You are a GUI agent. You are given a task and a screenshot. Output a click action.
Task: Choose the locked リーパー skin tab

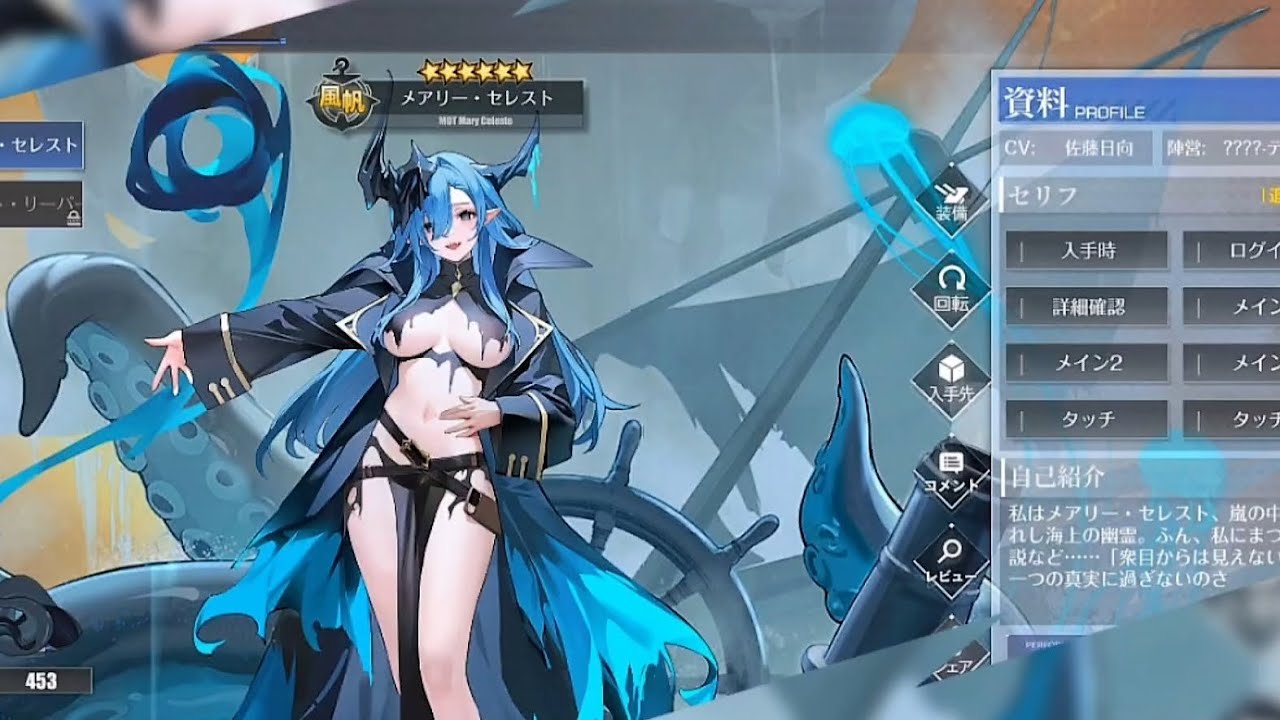tap(41, 204)
